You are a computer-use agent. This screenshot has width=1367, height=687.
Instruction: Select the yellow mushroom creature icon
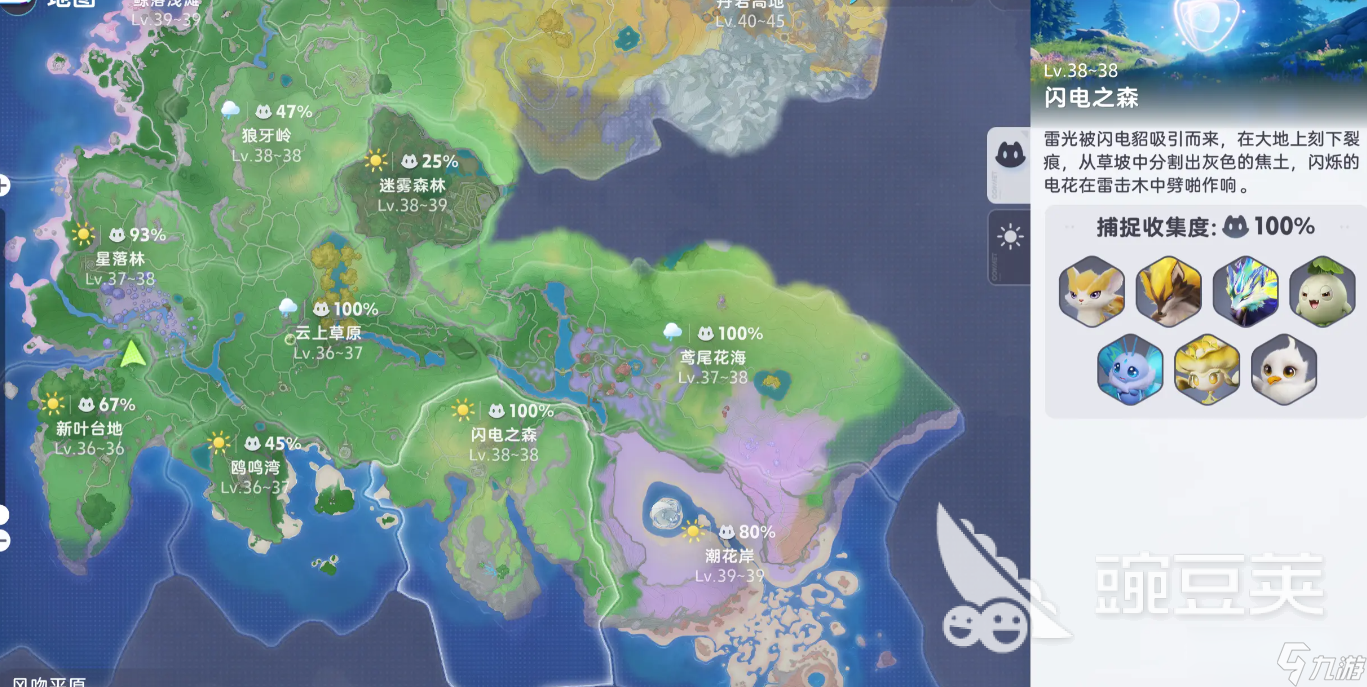1206,368
